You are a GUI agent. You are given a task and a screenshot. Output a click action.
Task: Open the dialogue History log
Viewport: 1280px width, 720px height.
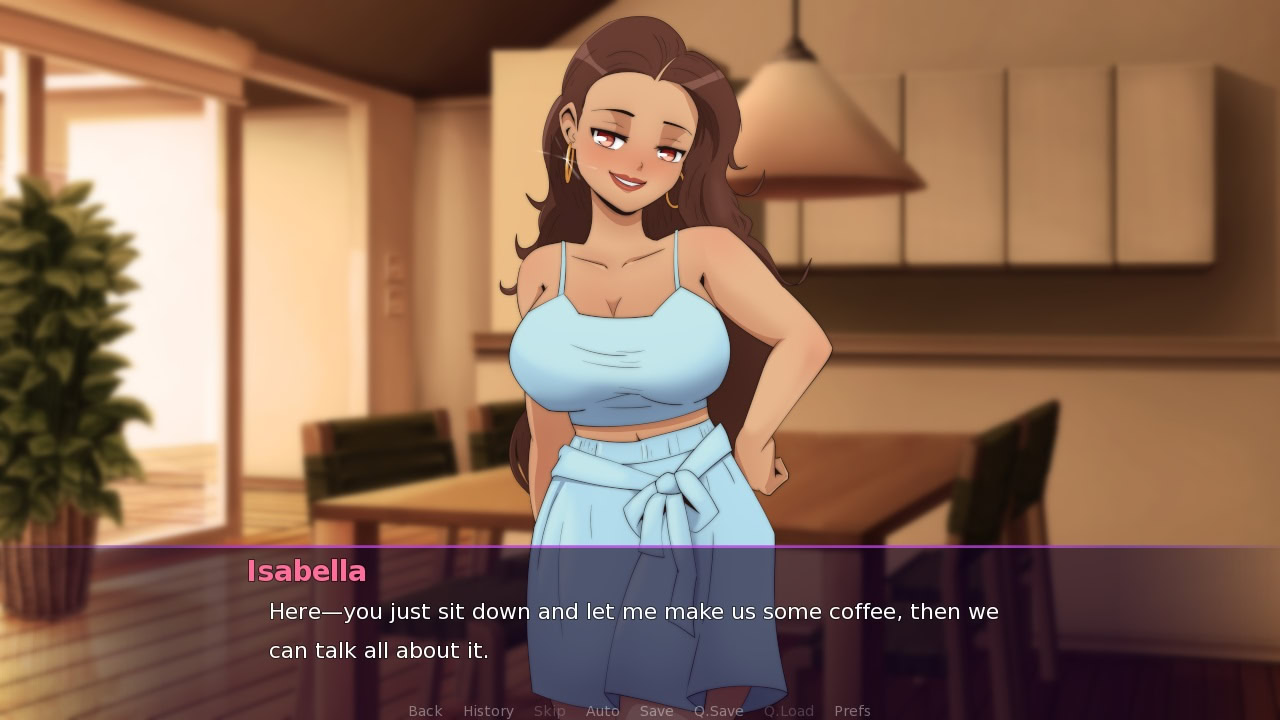[487, 710]
